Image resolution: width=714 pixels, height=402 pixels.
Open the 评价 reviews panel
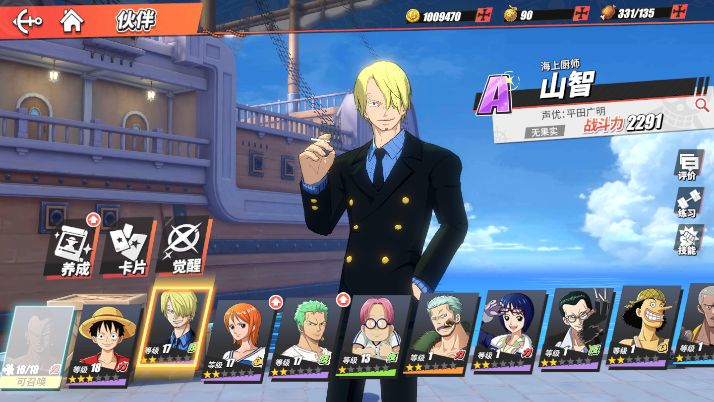point(687,164)
